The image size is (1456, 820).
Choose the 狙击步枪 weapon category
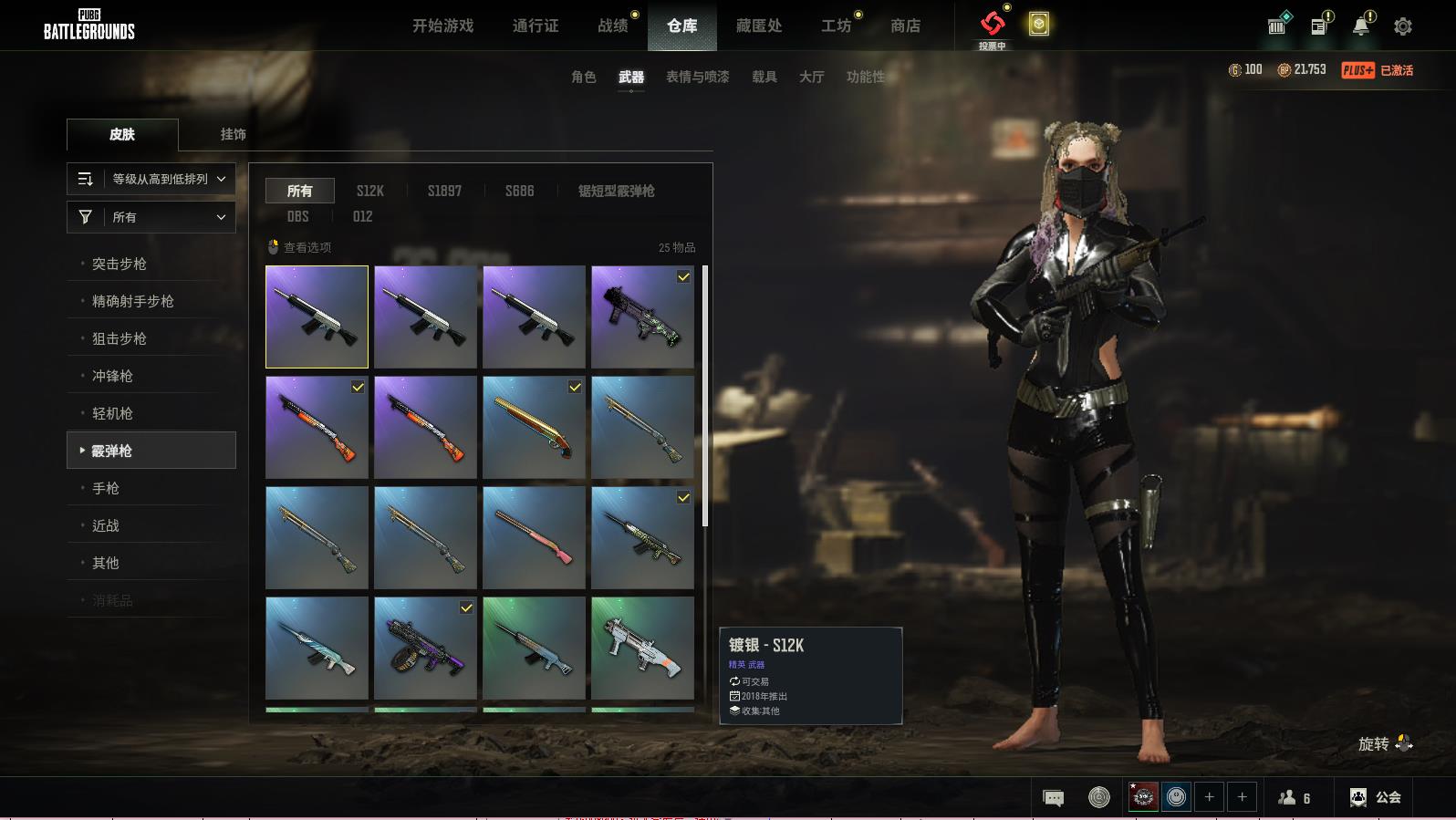point(120,338)
